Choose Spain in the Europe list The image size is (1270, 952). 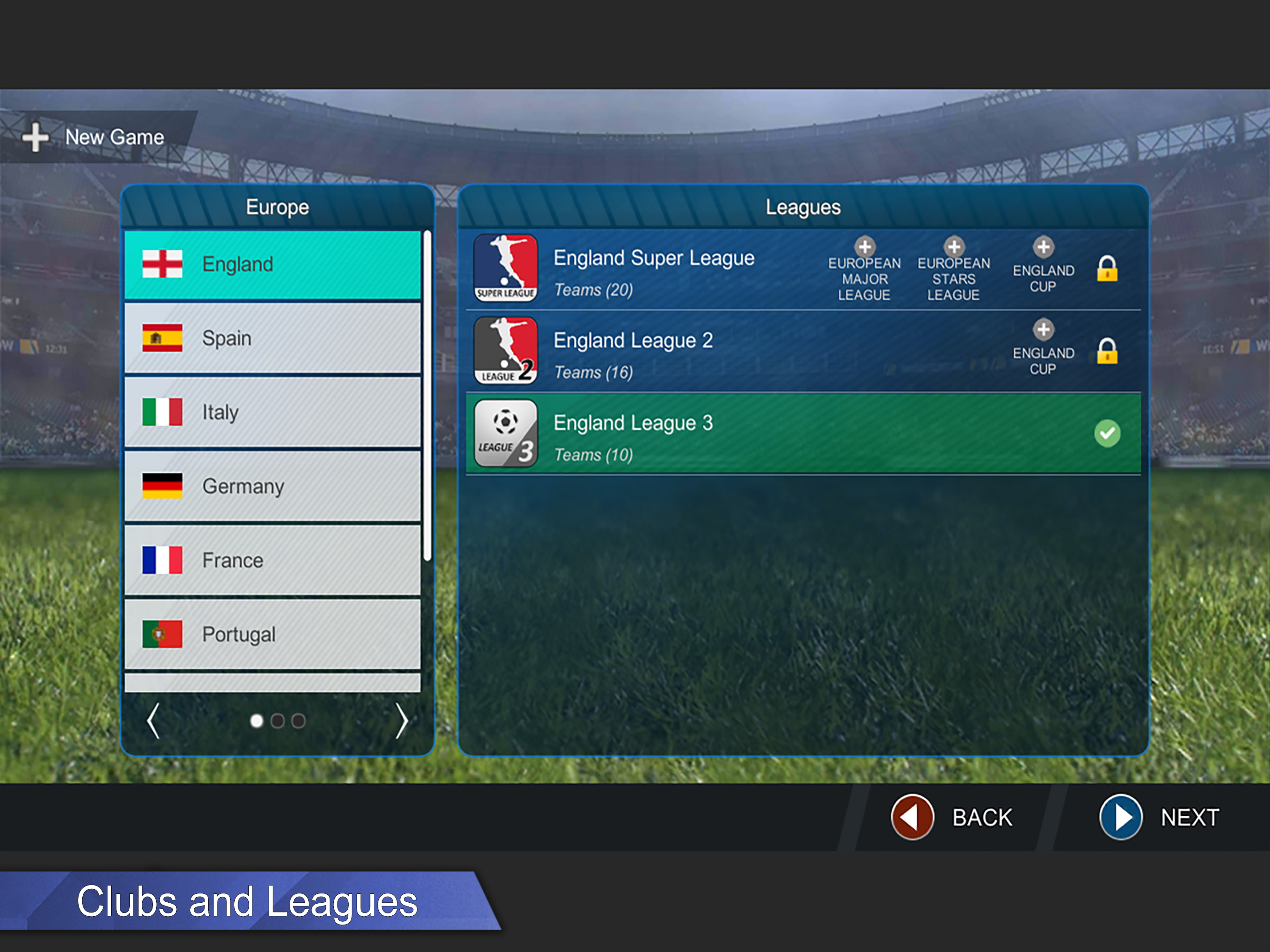click(x=272, y=338)
